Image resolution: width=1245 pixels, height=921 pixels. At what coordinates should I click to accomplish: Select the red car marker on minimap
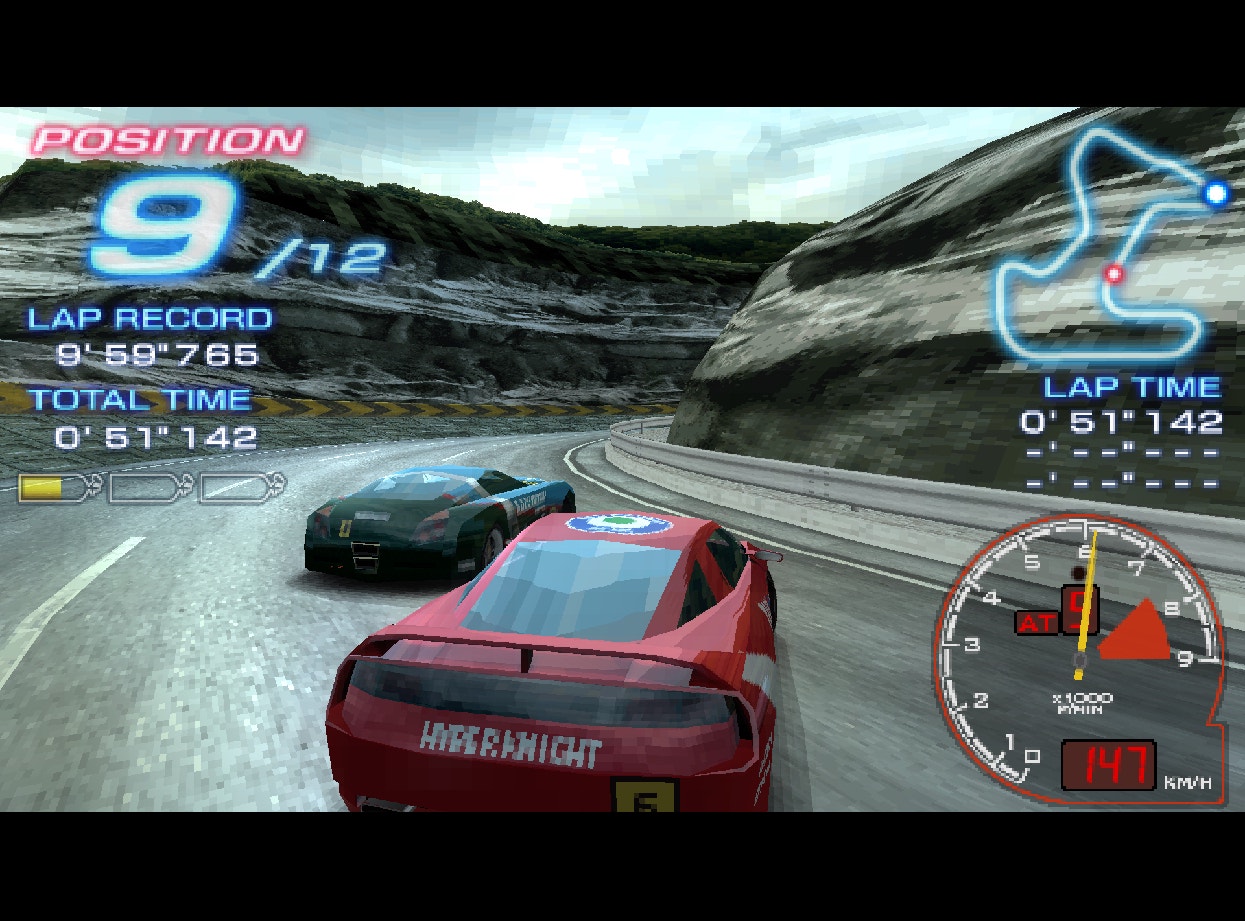[1112, 272]
